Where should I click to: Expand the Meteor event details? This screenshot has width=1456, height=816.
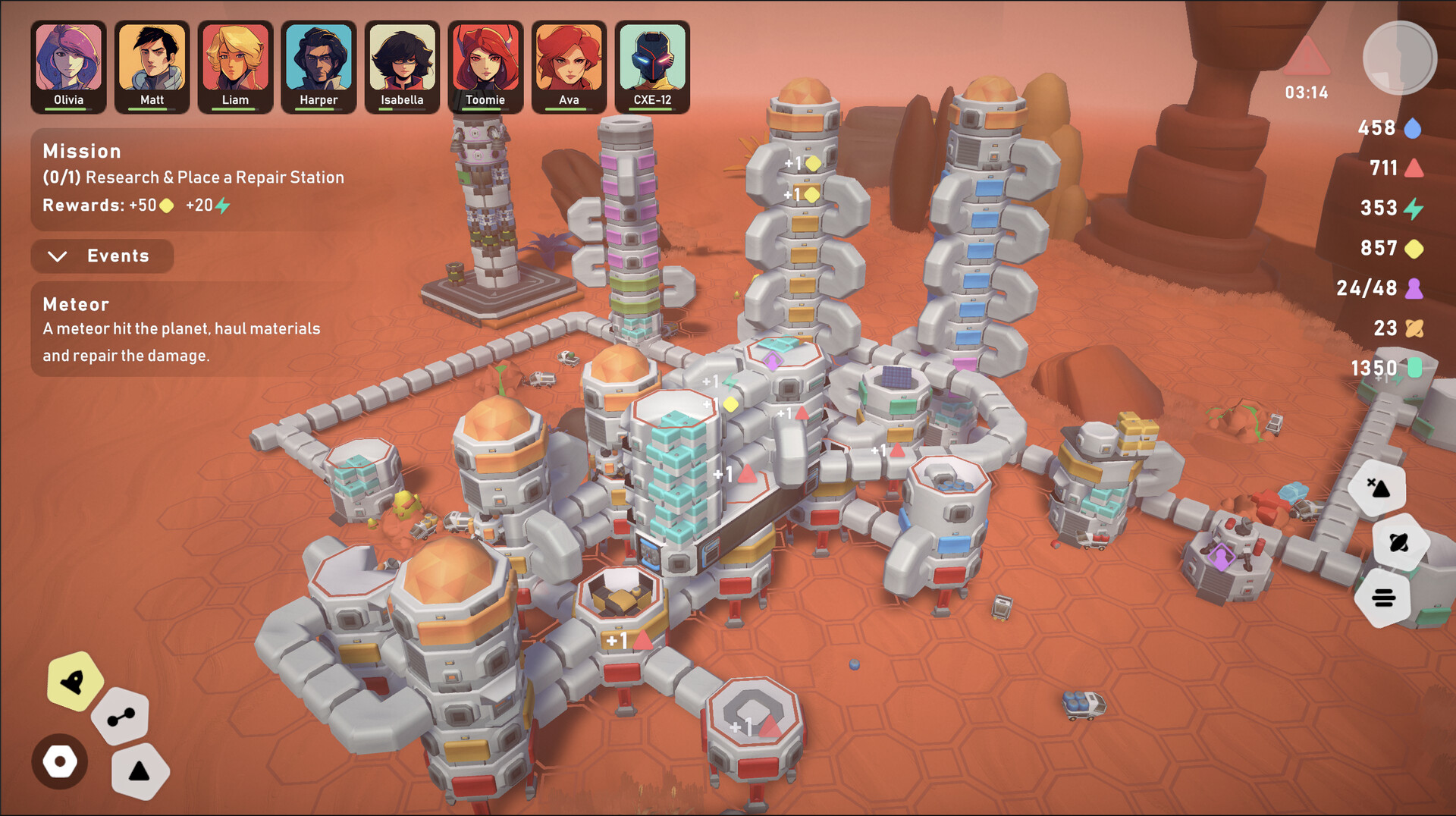coord(75,303)
